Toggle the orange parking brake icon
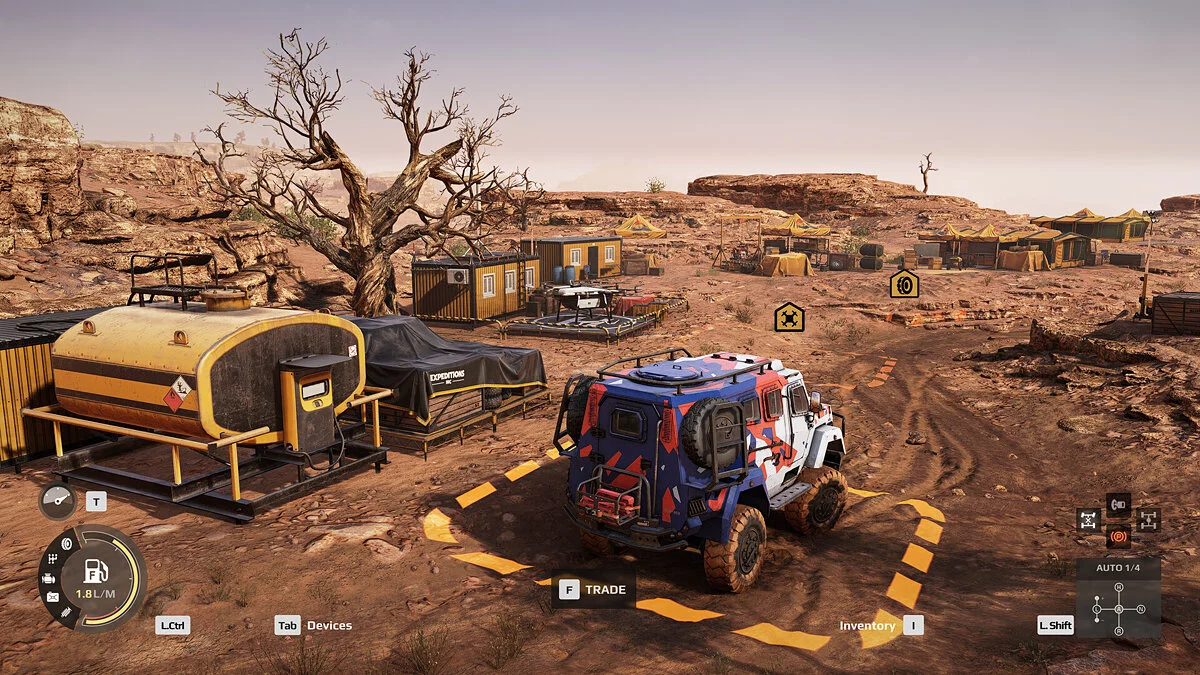 [1118, 537]
